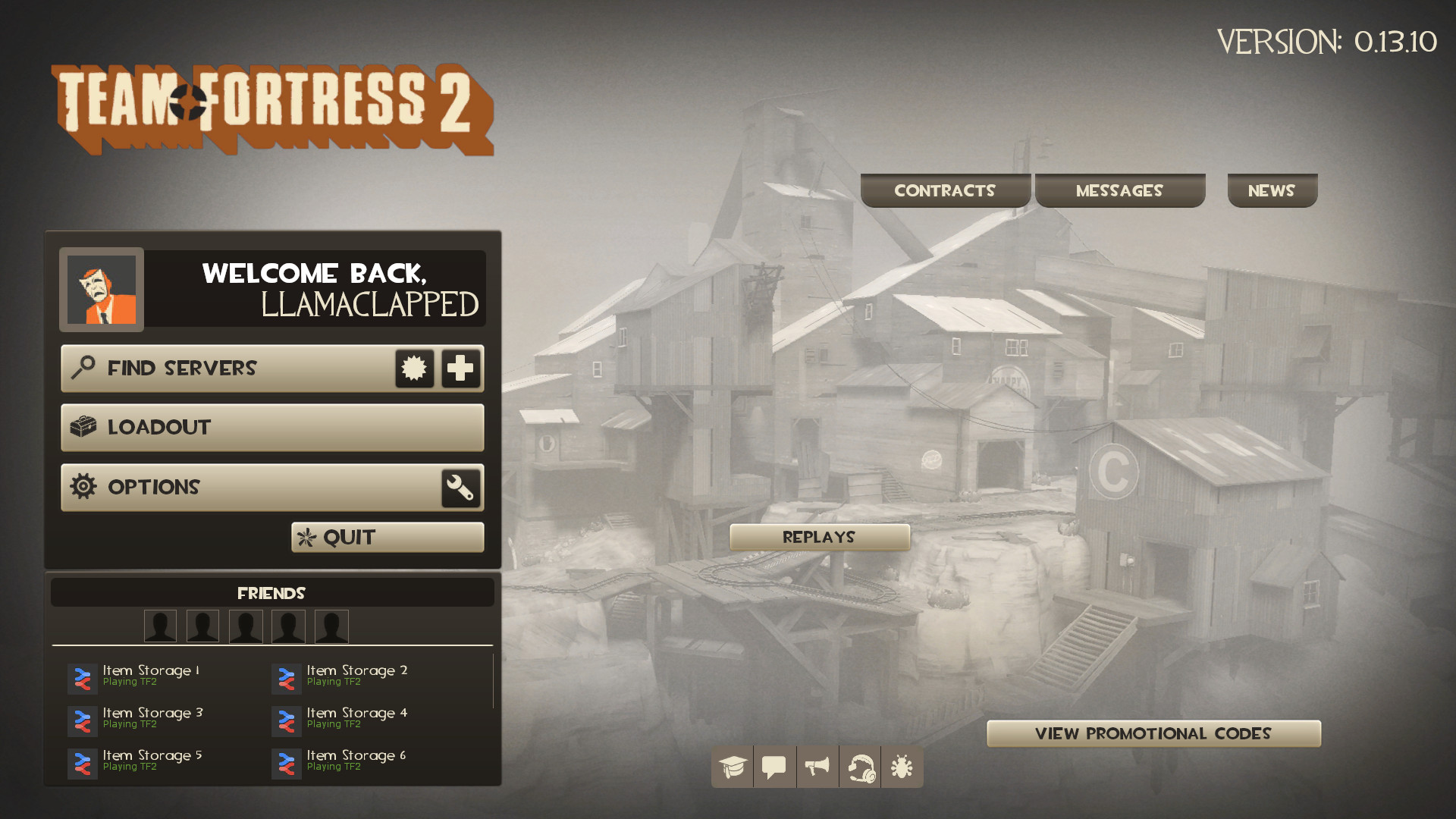Select the megaphone announcement icon

tap(817, 767)
